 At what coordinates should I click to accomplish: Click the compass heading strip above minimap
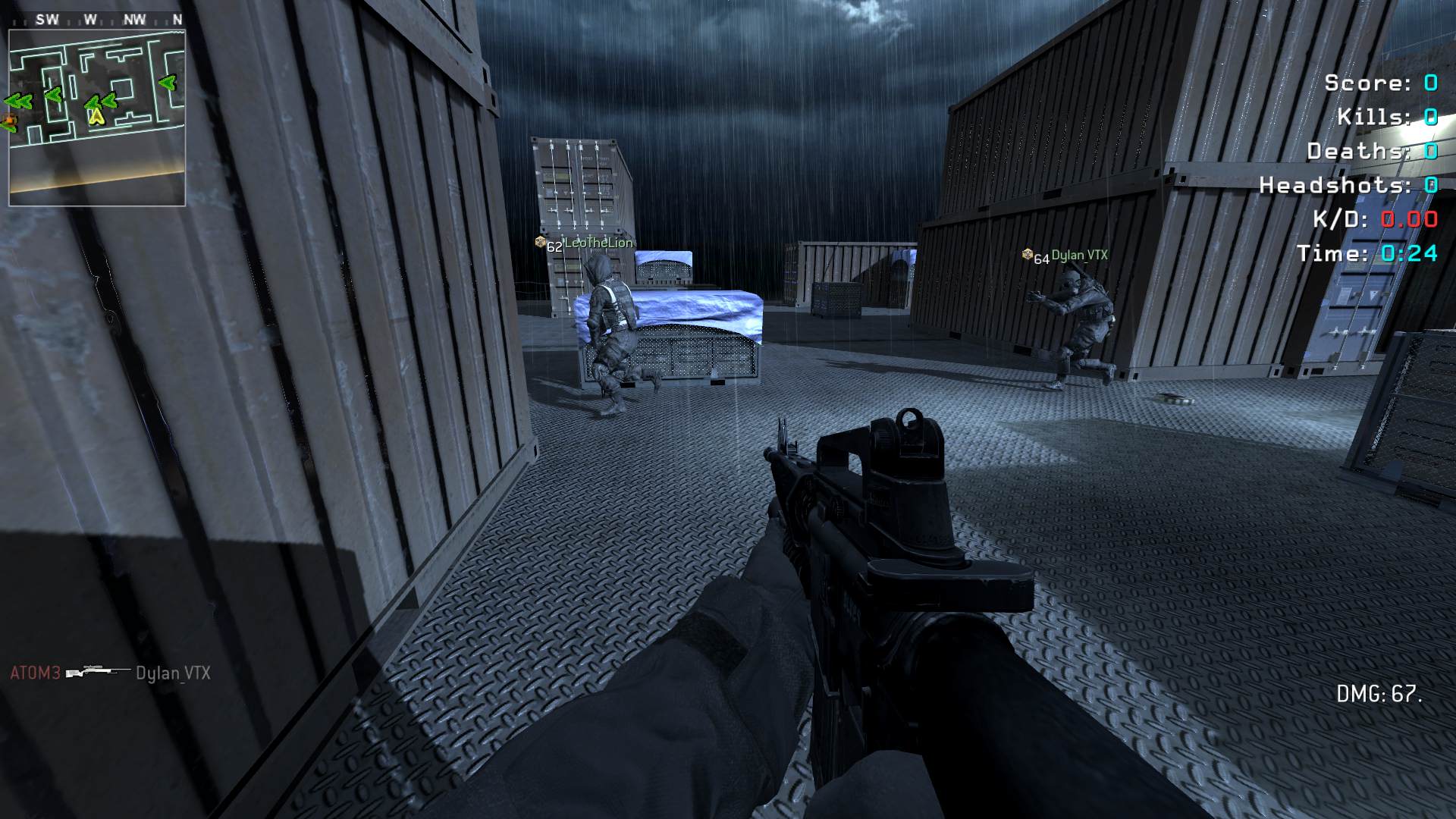(97, 20)
